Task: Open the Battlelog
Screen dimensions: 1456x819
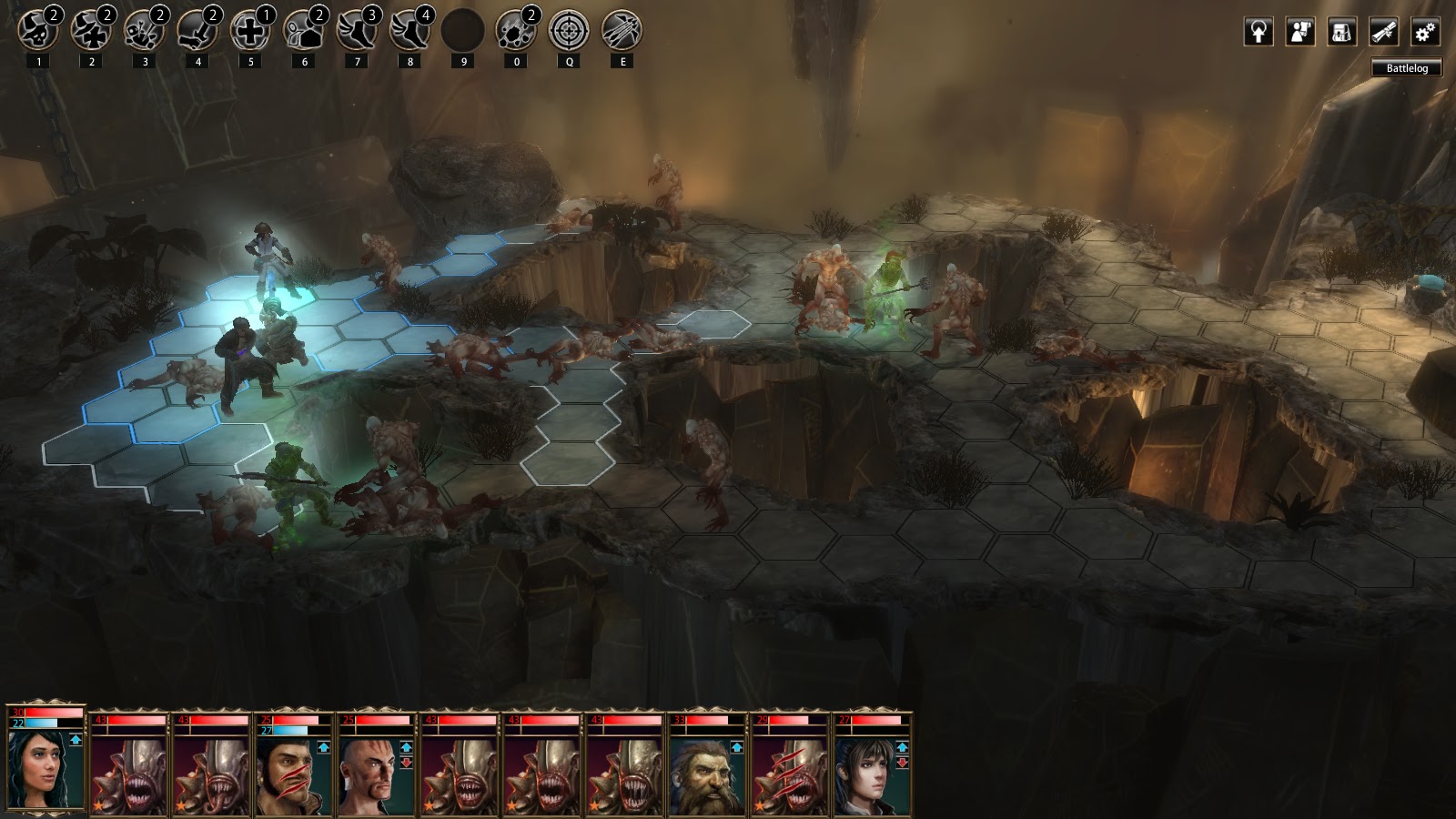Action: point(1407,68)
